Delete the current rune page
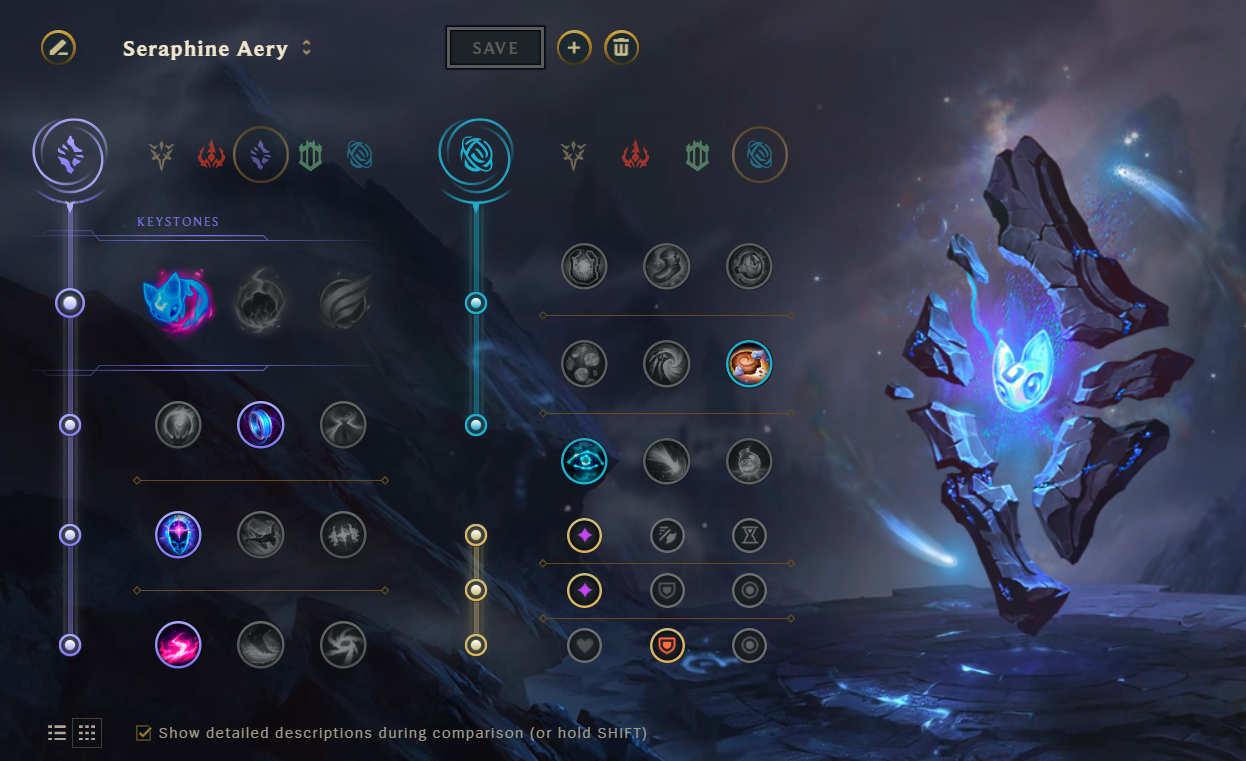Viewport: 1246px width, 761px height. click(x=621, y=47)
